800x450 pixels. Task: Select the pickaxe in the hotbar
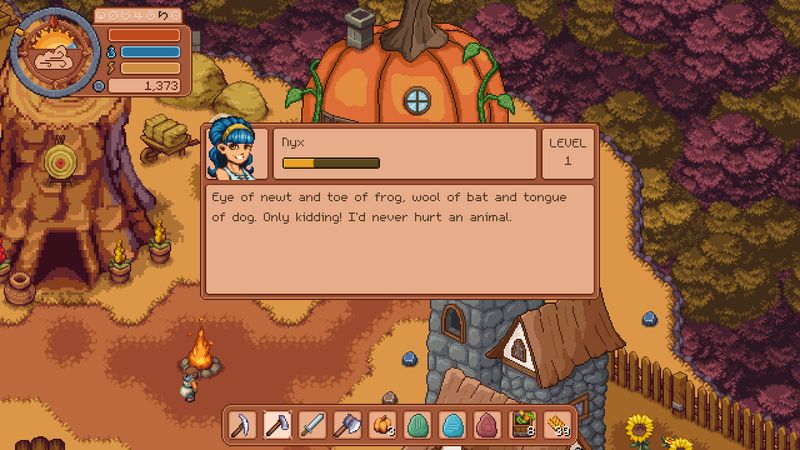pos(241,425)
